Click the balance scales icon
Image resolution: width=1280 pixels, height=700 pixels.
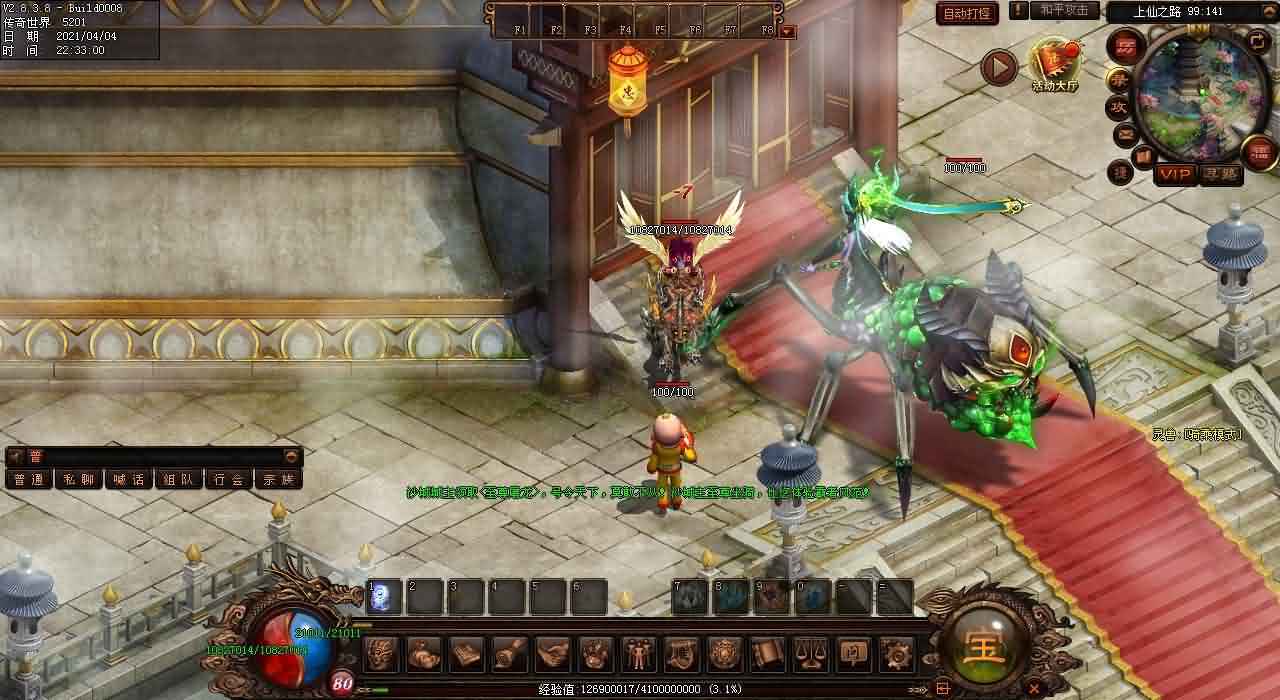click(x=809, y=654)
